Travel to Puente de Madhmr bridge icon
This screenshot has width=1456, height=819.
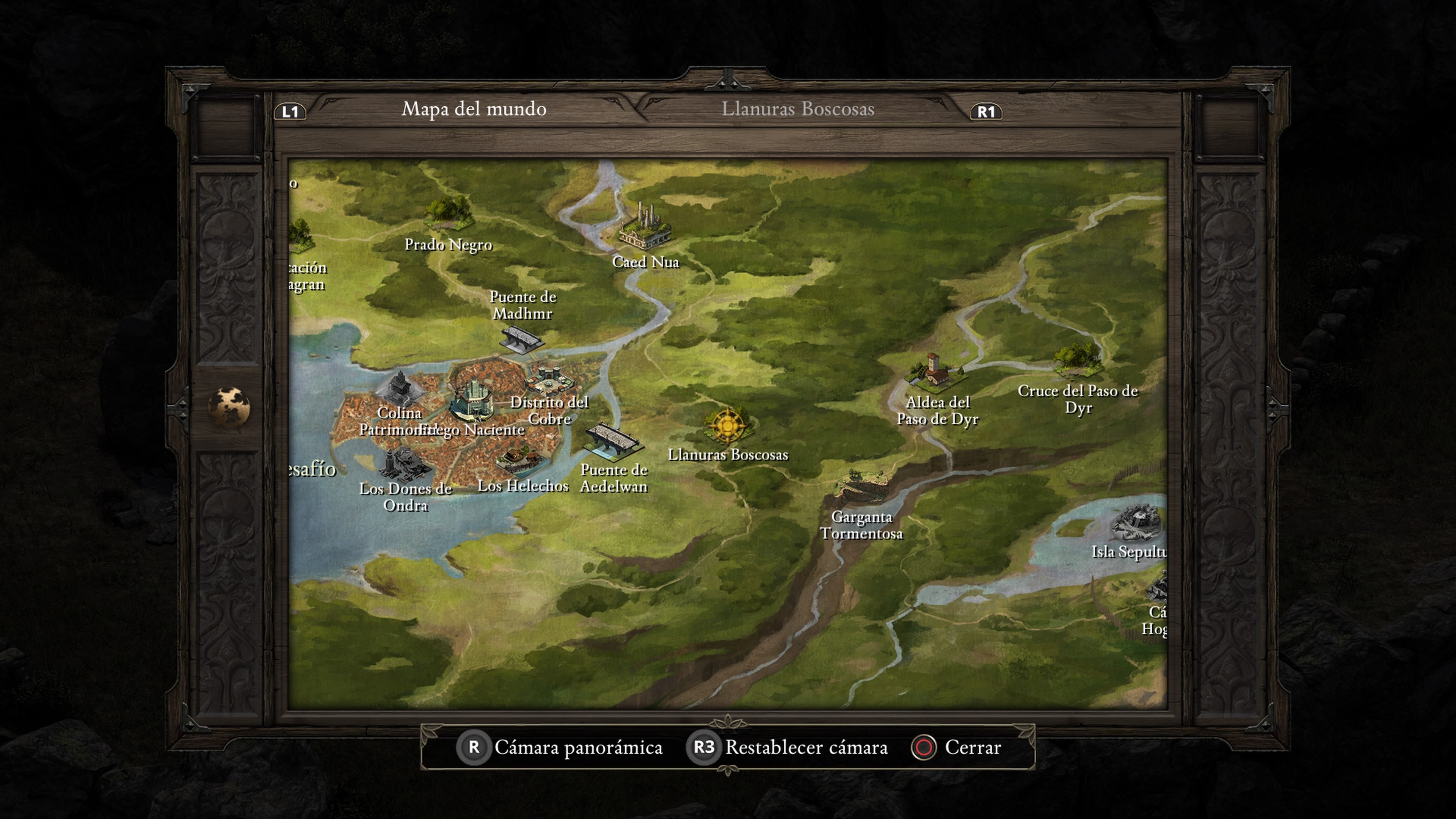[x=521, y=339]
